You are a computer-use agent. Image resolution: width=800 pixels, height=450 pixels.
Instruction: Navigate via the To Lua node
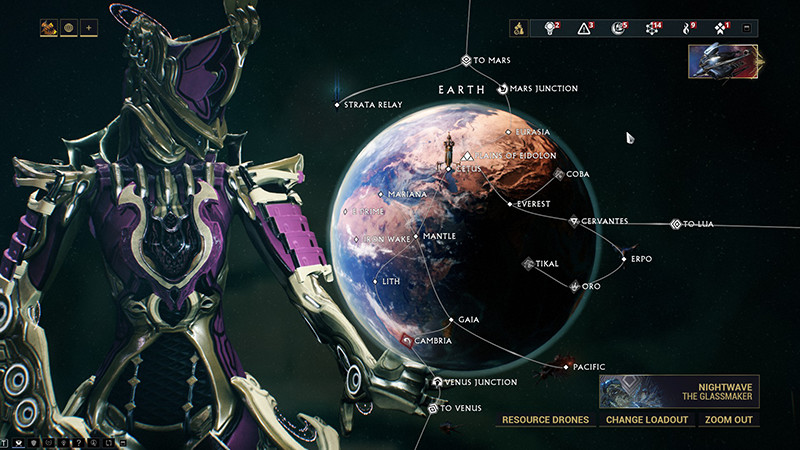676,224
